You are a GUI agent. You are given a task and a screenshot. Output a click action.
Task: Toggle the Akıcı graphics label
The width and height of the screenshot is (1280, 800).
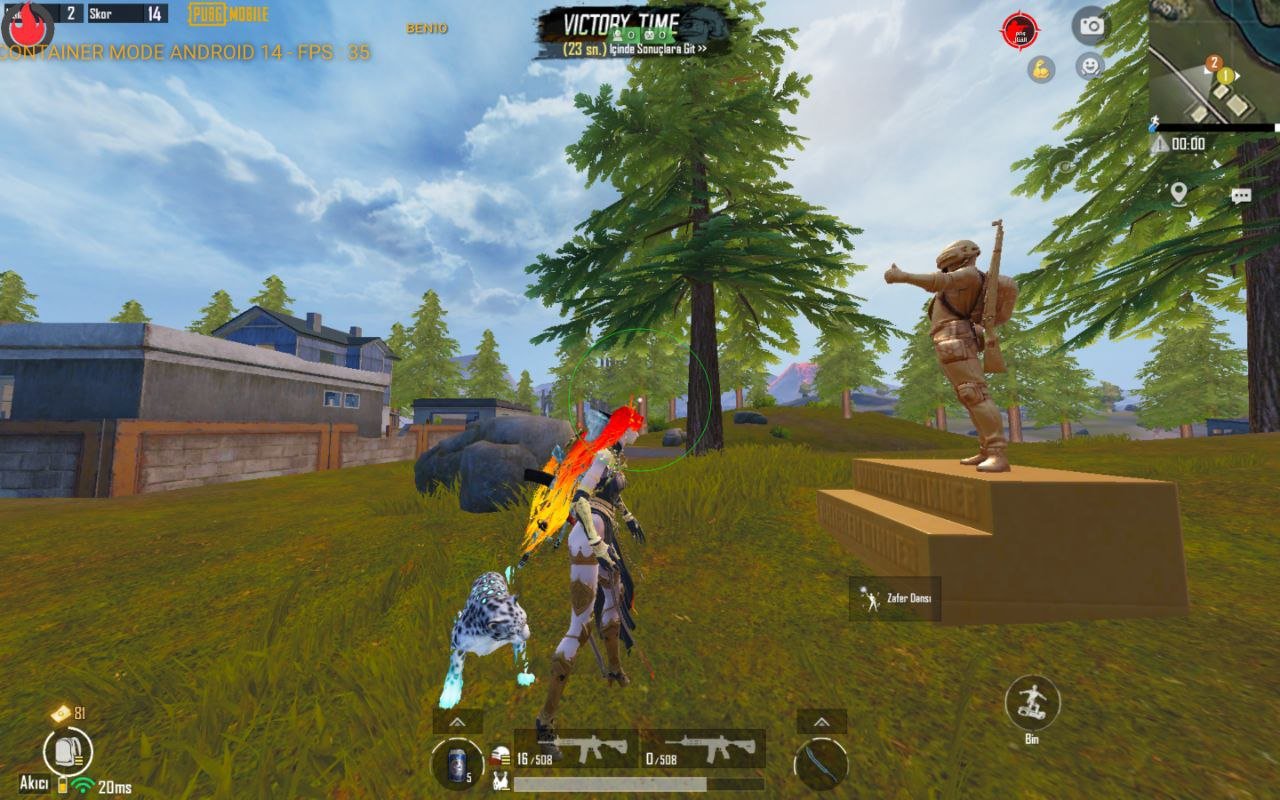tap(34, 783)
